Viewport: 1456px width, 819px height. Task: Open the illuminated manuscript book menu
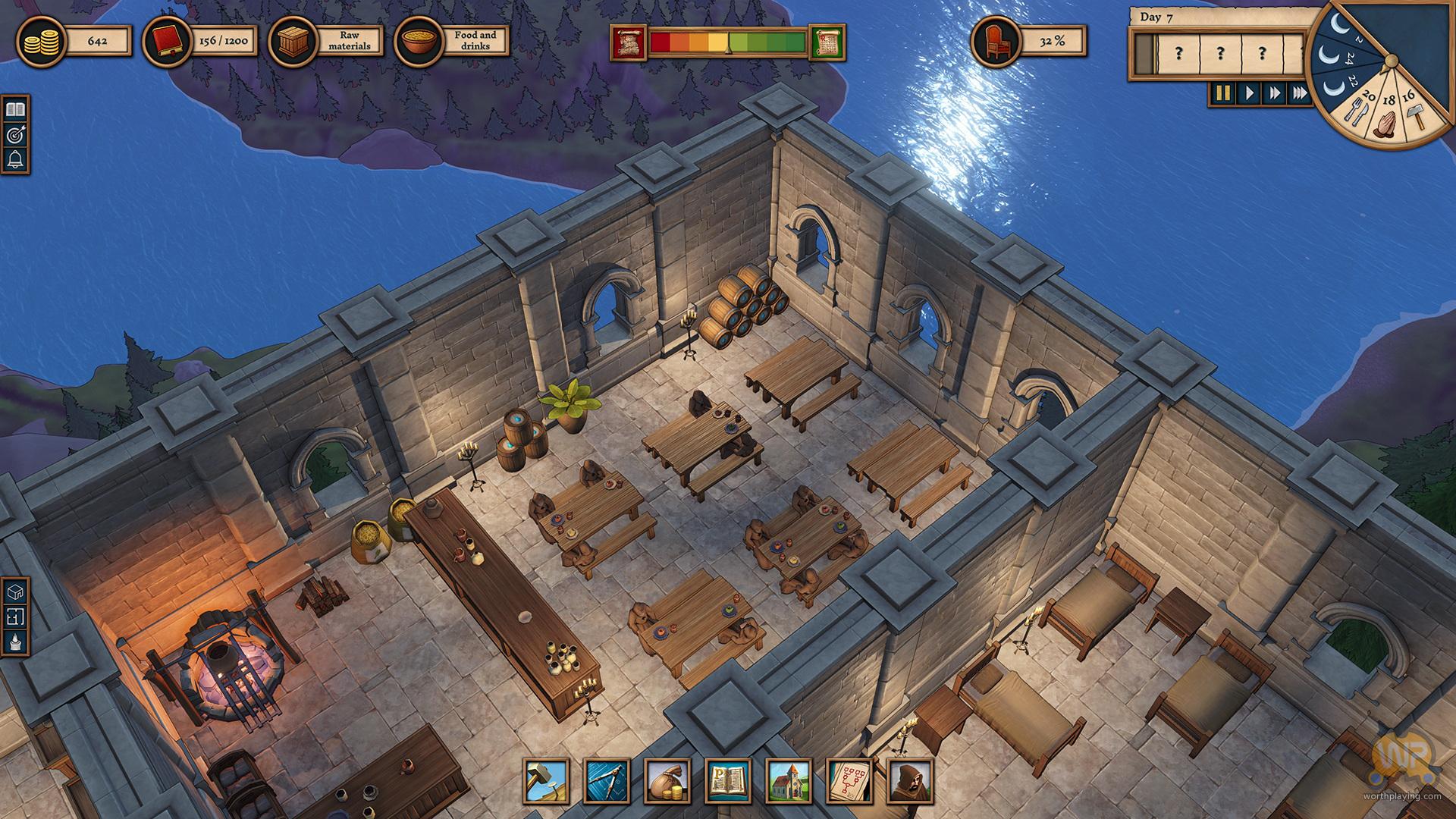(x=728, y=781)
